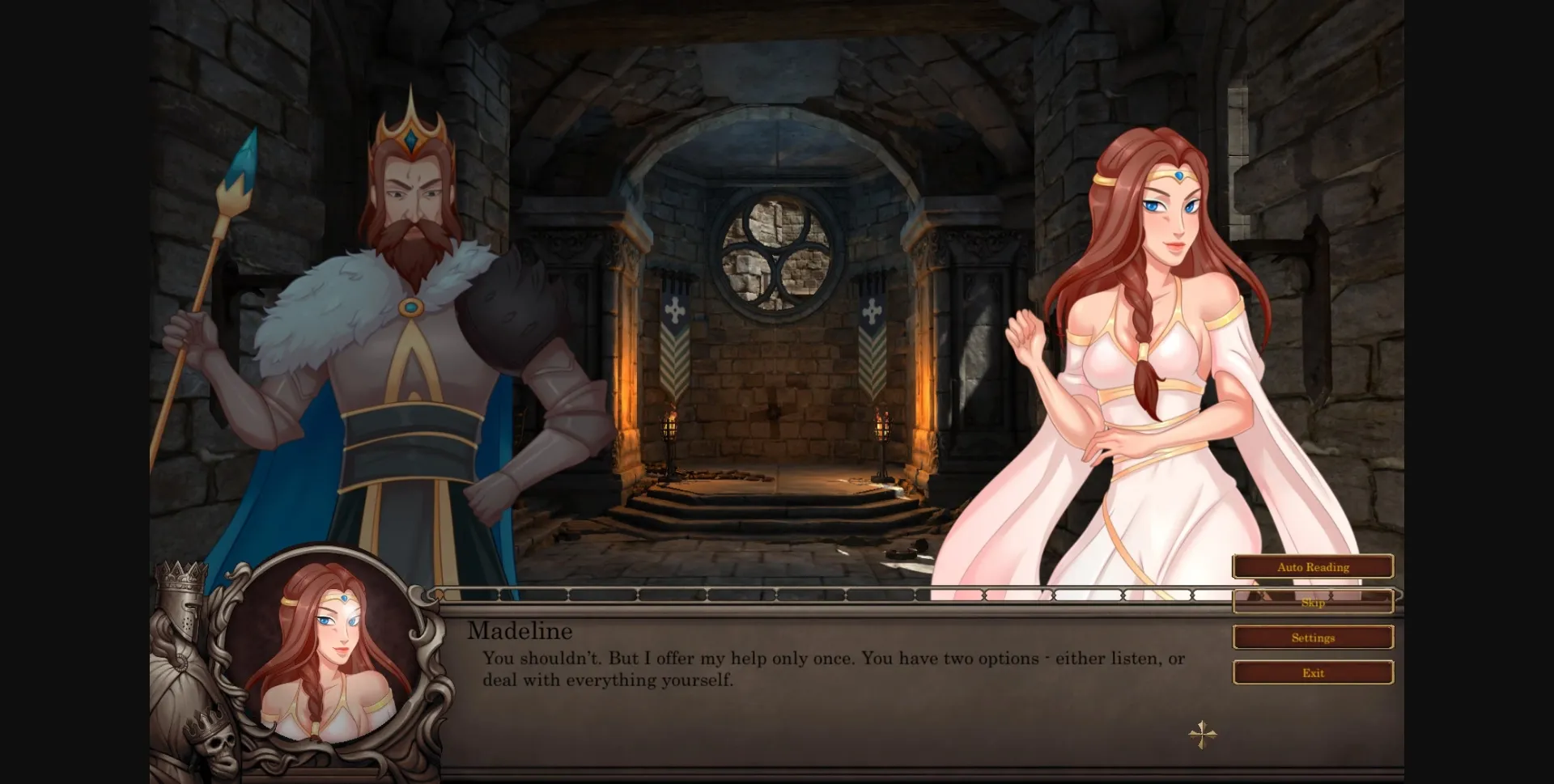Enable Auto Reading mode

(1313, 567)
